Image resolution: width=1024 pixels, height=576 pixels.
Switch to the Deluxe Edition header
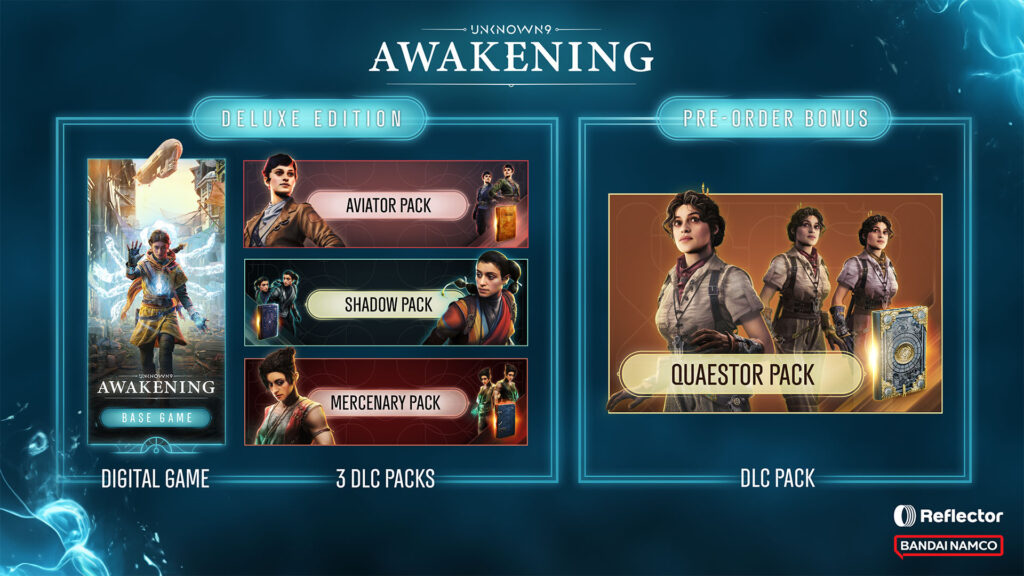tap(309, 118)
